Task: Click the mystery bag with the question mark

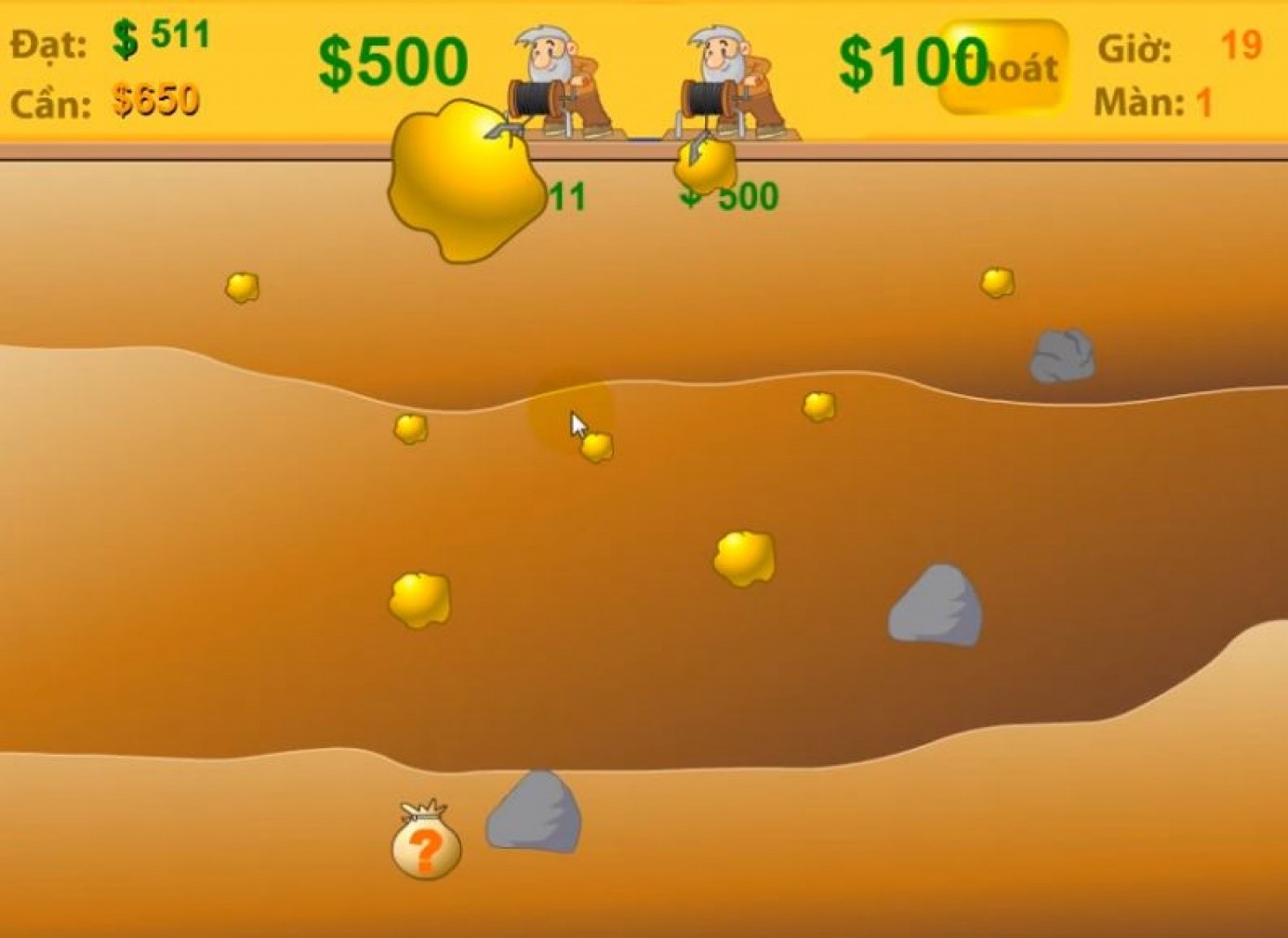Action: pos(426,841)
